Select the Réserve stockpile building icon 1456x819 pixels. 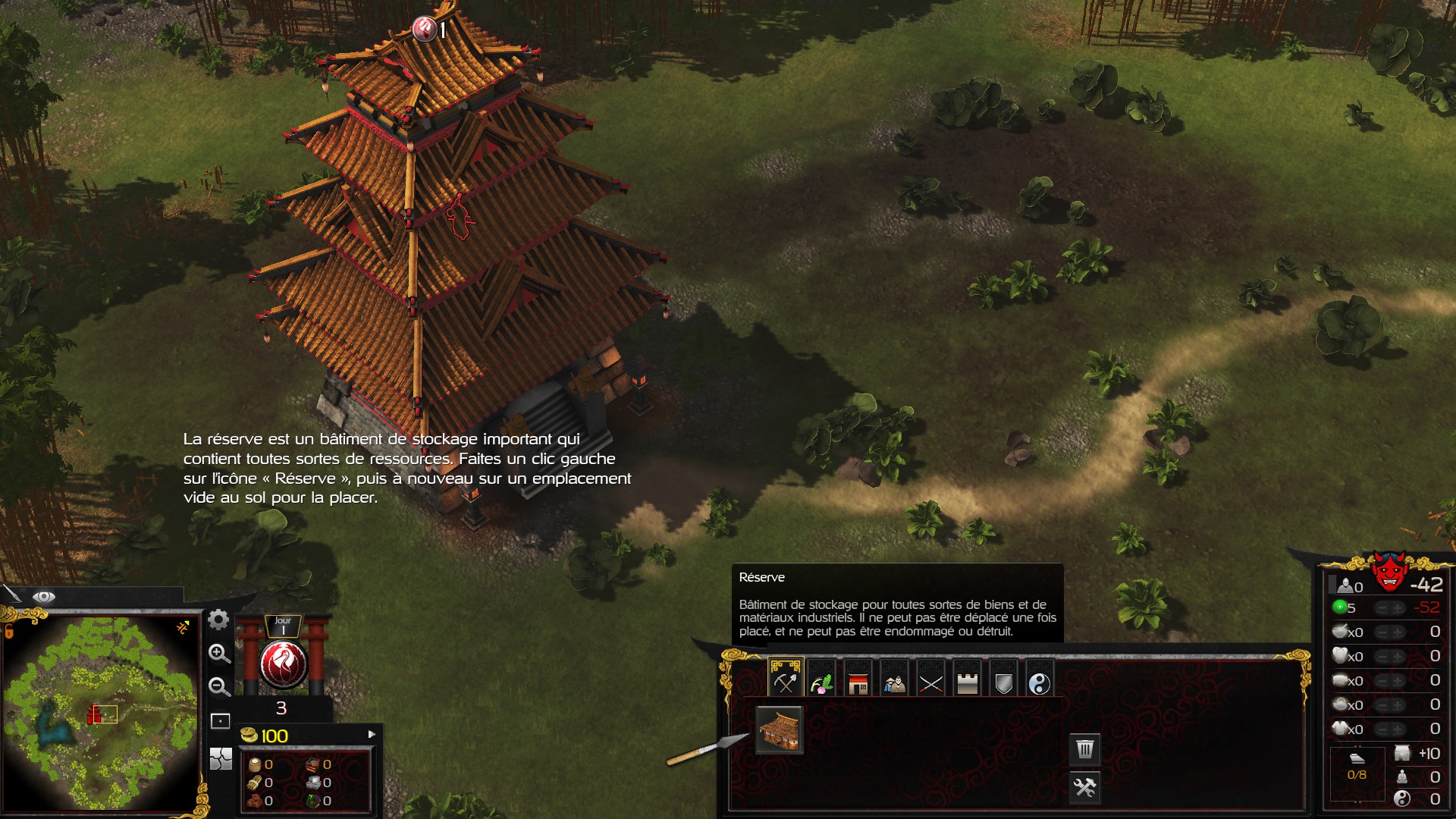[x=779, y=730]
